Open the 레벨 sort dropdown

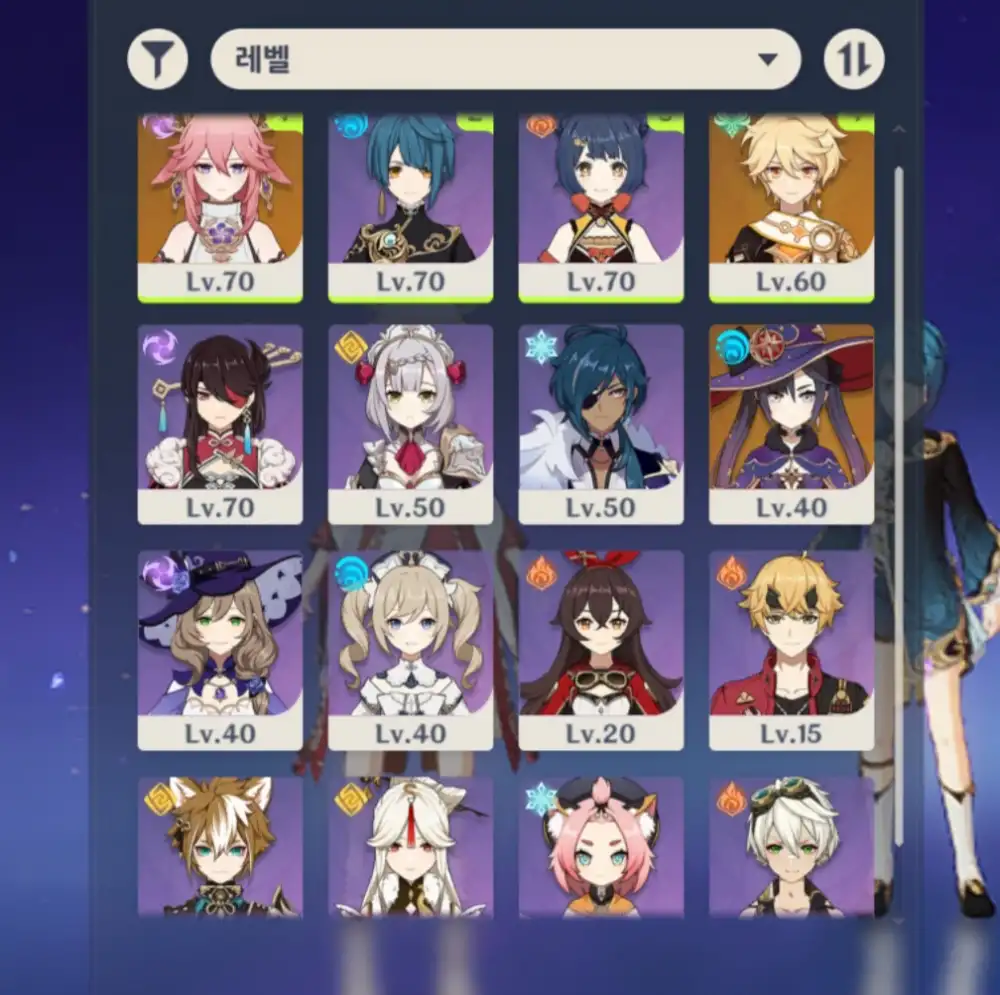pyautogui.click(x=505, y=60)
